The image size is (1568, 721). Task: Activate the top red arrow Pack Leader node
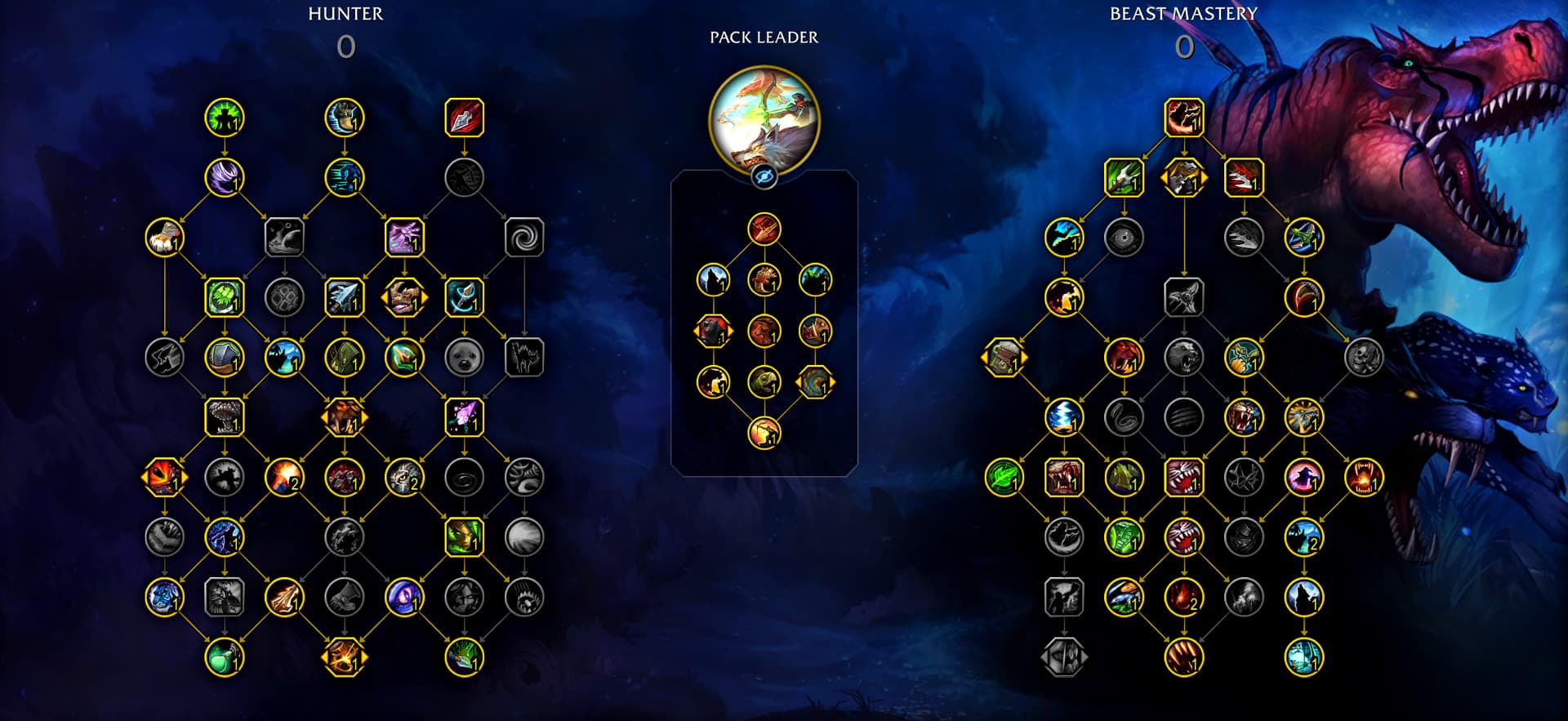click(764, 229)
